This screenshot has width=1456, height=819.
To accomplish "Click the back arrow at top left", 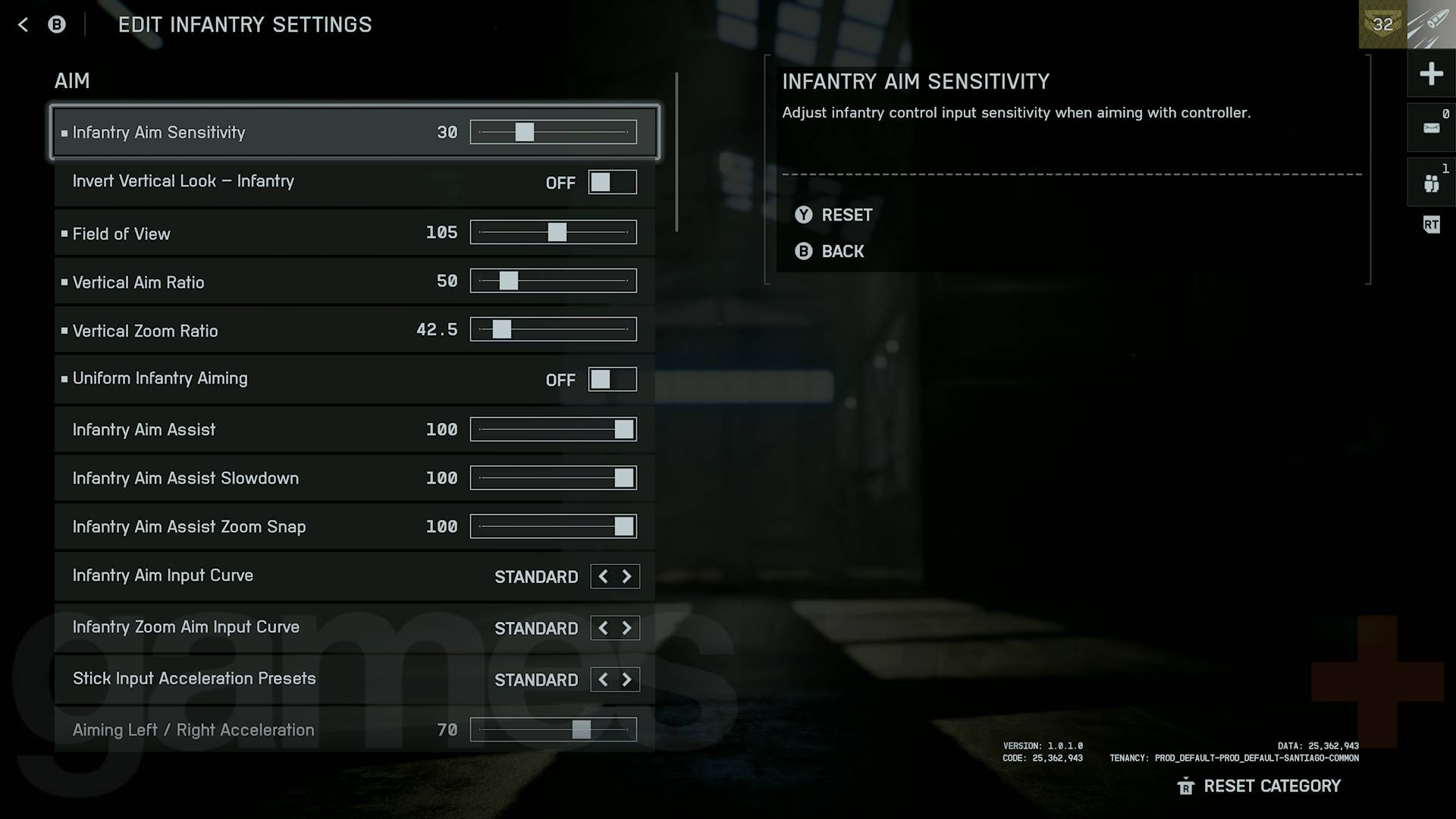I will coord(23,25).
